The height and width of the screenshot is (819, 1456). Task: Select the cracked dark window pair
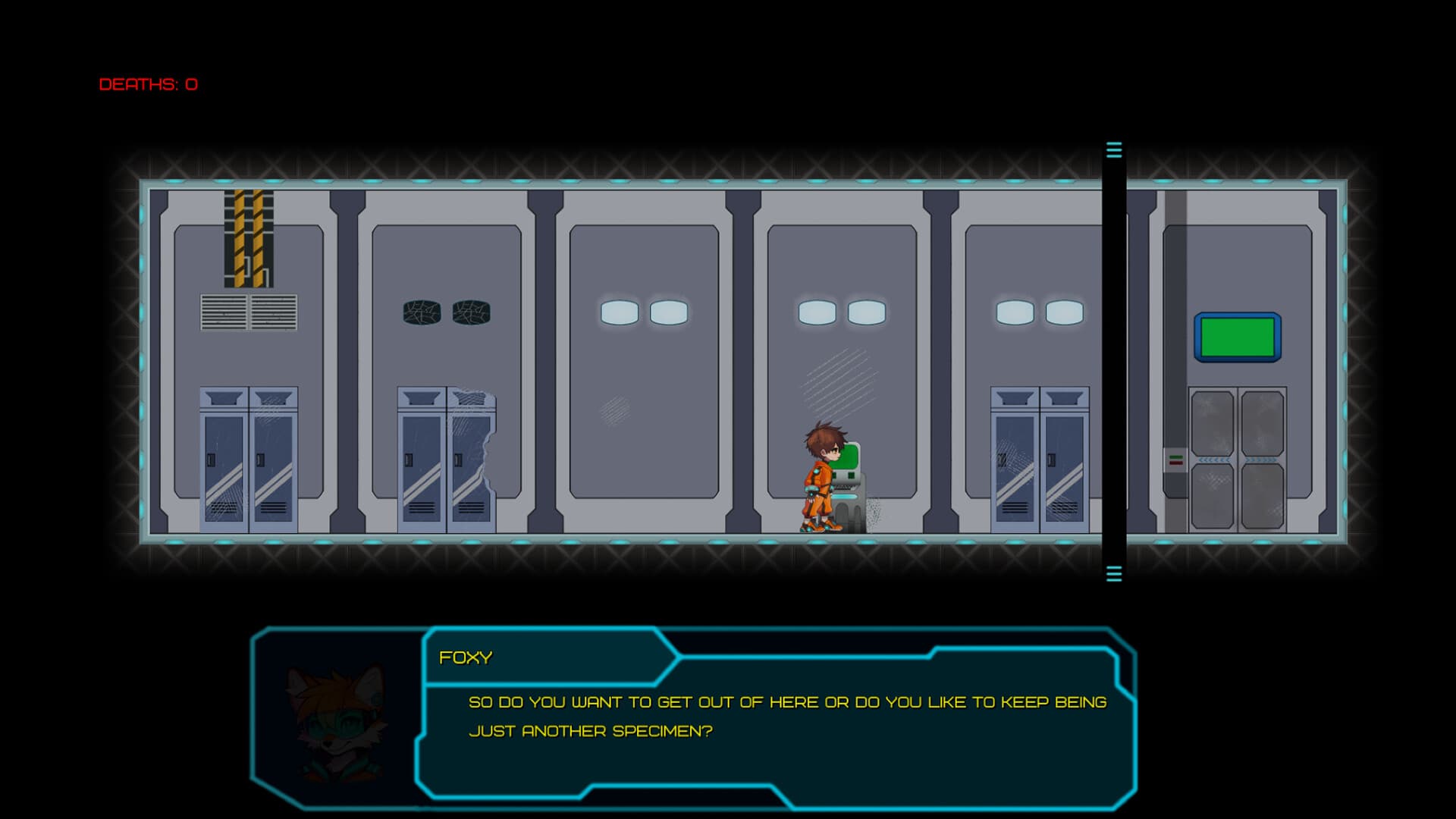click(446, 312)
